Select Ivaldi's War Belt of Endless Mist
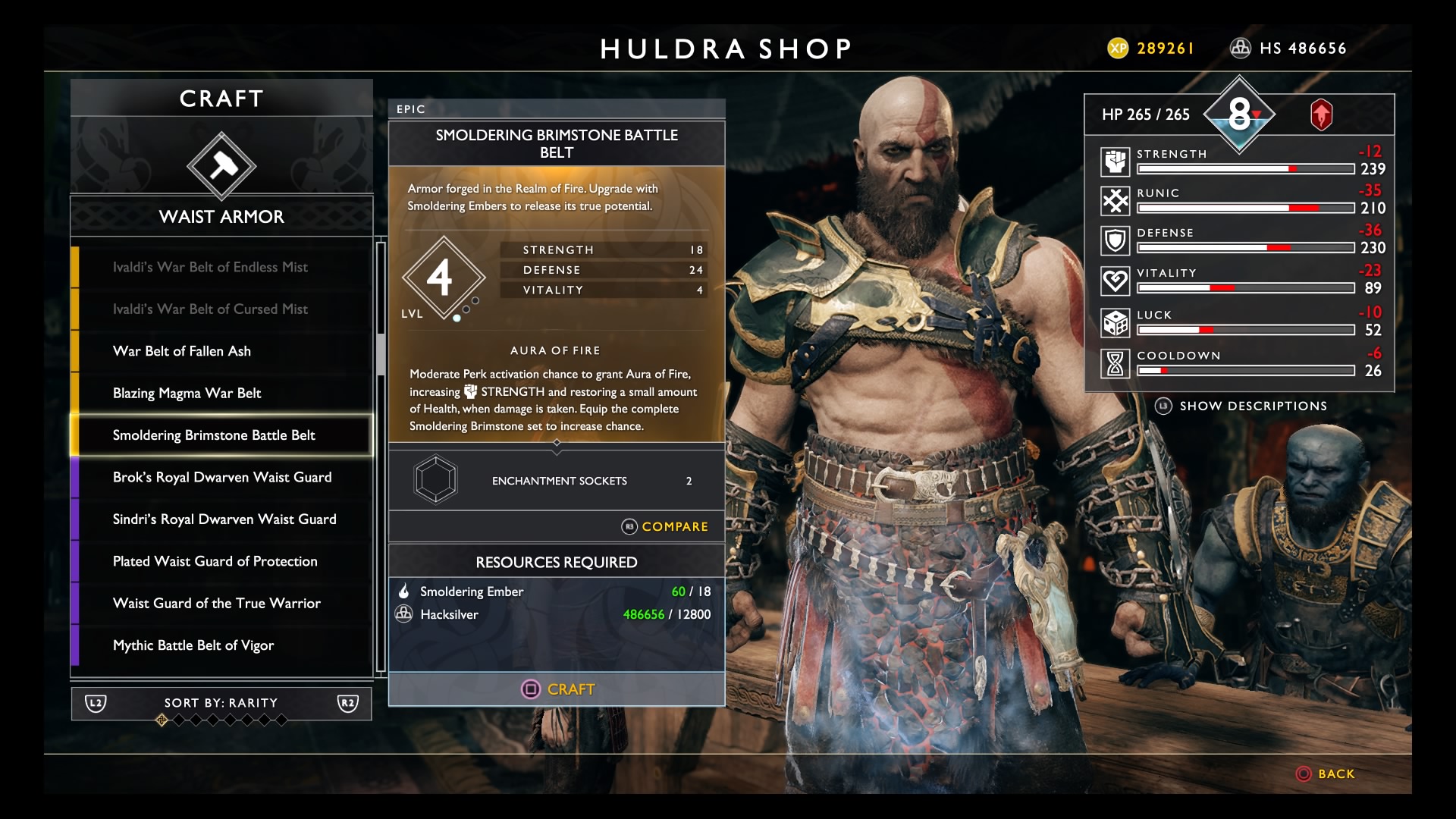The width and height of the screenshot is (1456, 819). click(x=210, y=267)
